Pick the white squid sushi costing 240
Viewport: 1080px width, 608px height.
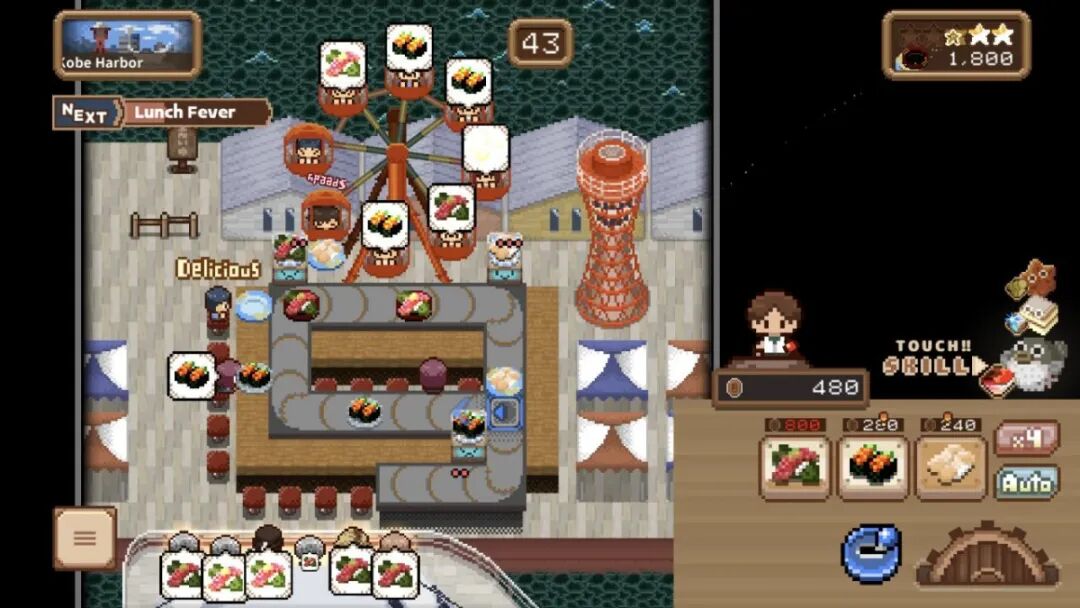pyautogui.click(x=950, y=467)
